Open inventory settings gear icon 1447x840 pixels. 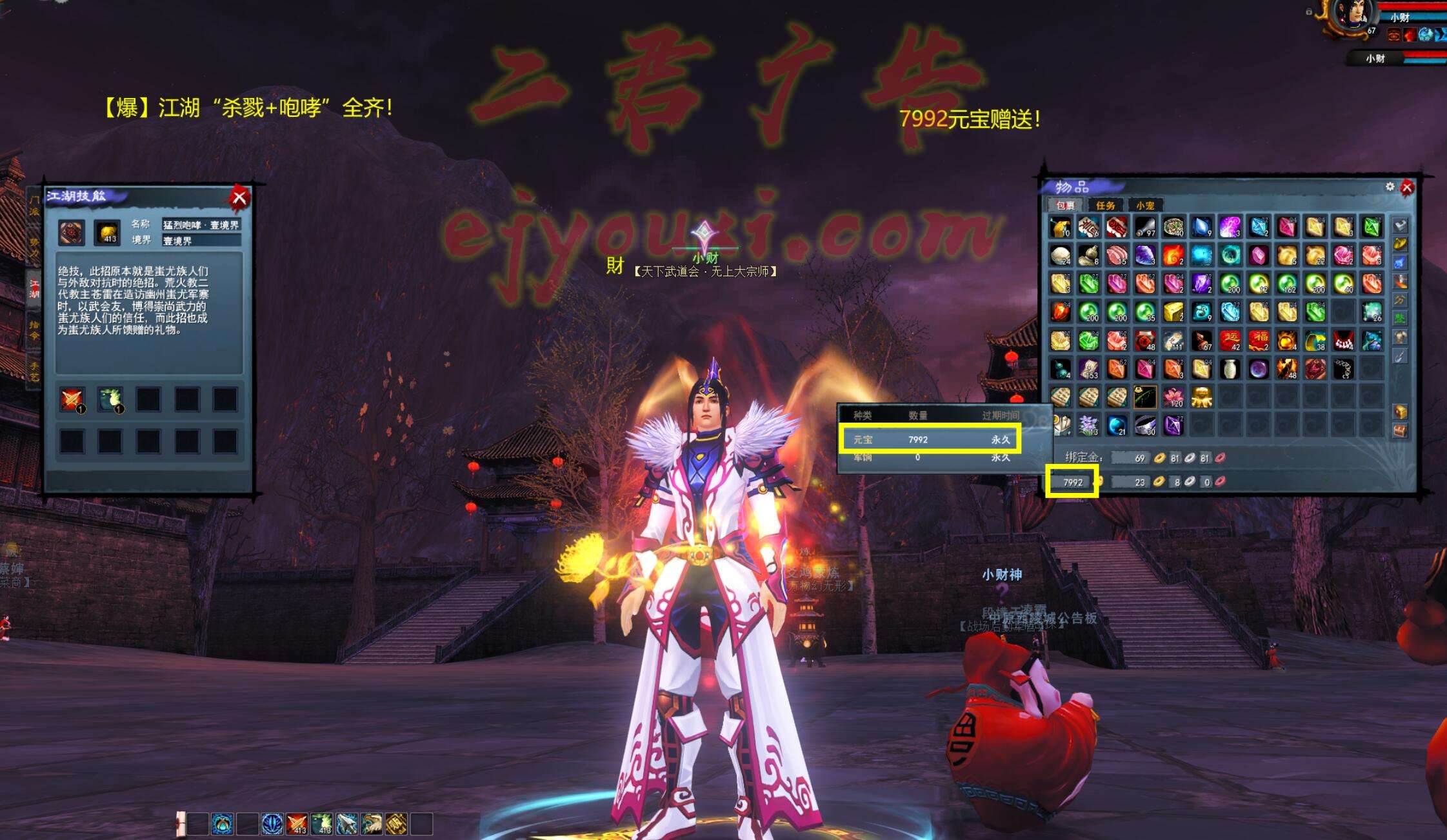point(1390,186)
